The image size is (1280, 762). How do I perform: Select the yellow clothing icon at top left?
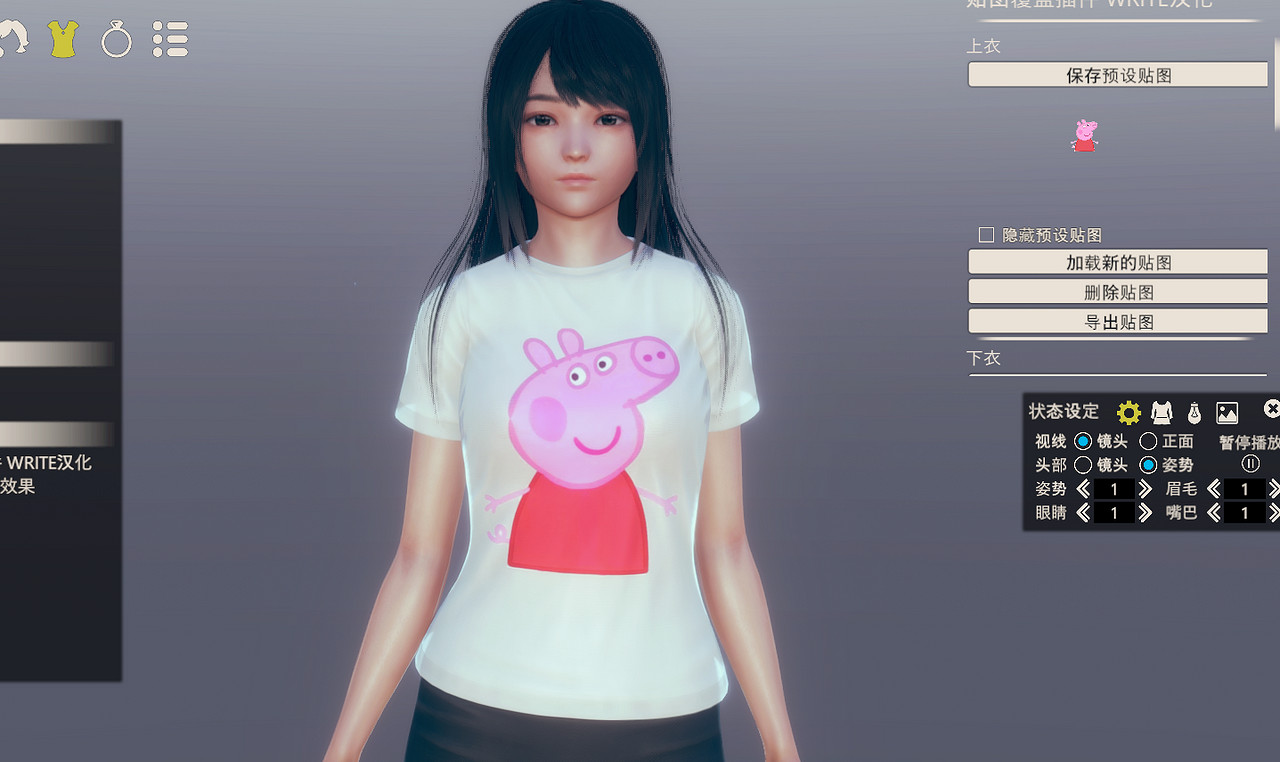(x=62, y=39)
